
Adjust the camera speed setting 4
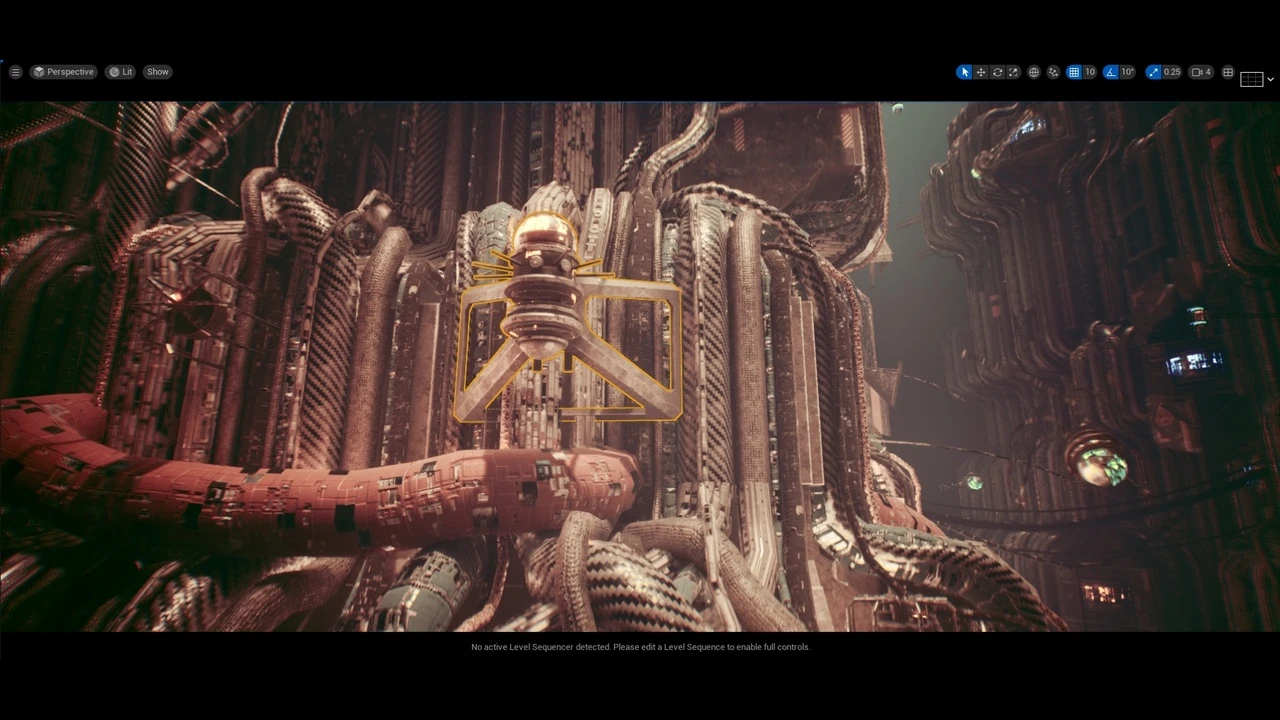pyautogui.click(x=1202, y=72)
